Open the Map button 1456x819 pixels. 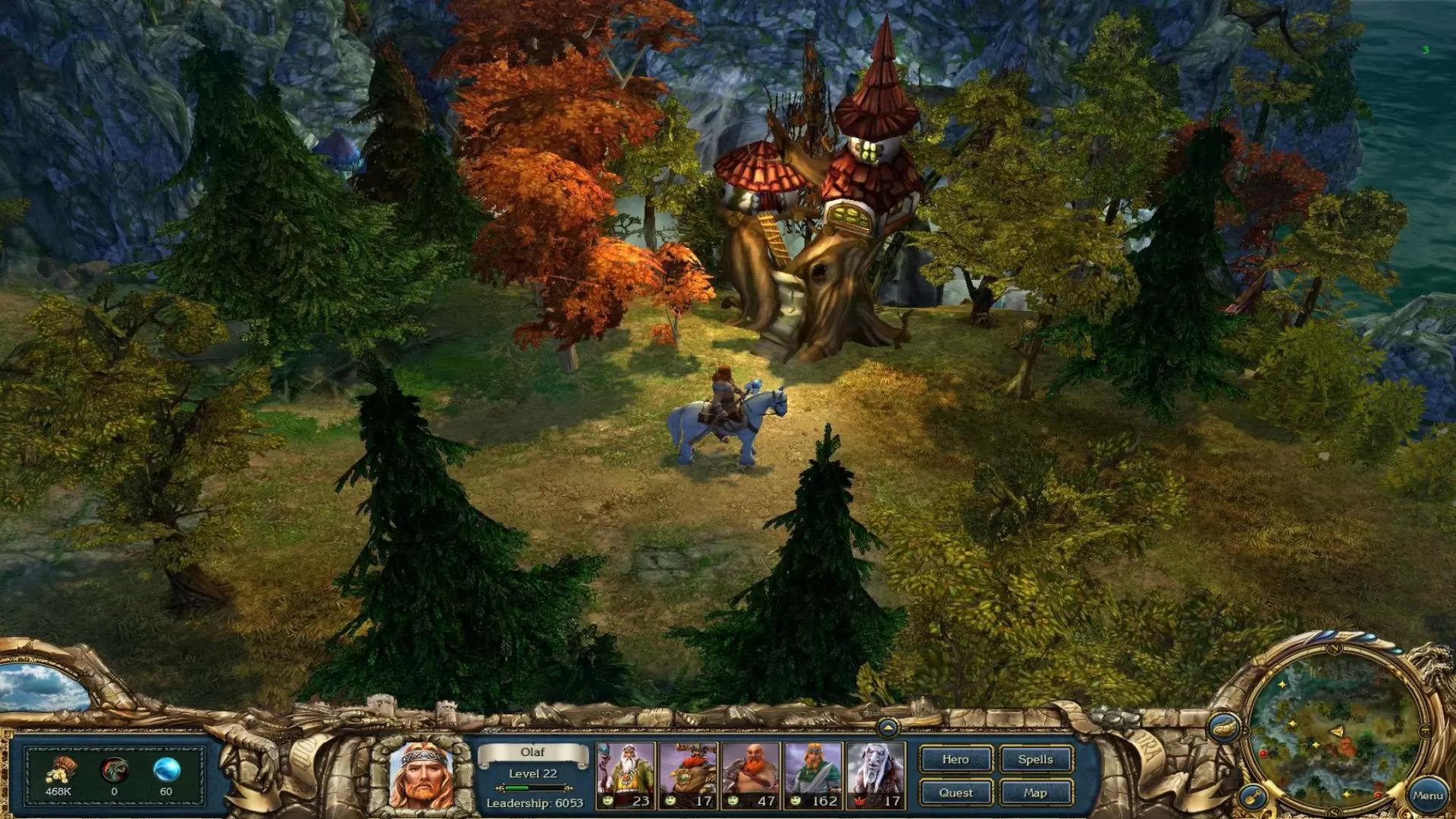point(1035,792)
